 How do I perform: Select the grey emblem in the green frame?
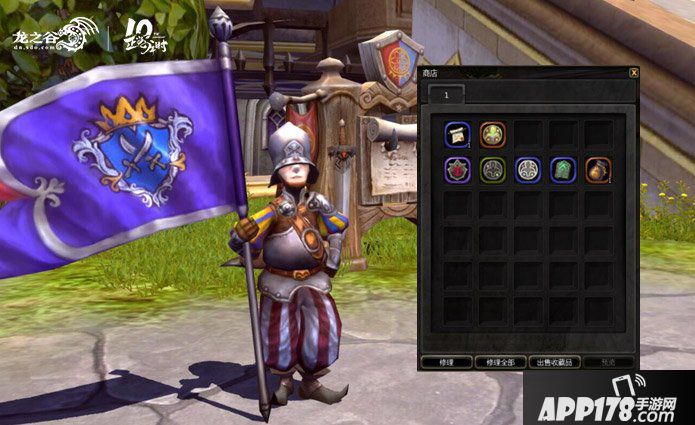[x=493, y=169]
